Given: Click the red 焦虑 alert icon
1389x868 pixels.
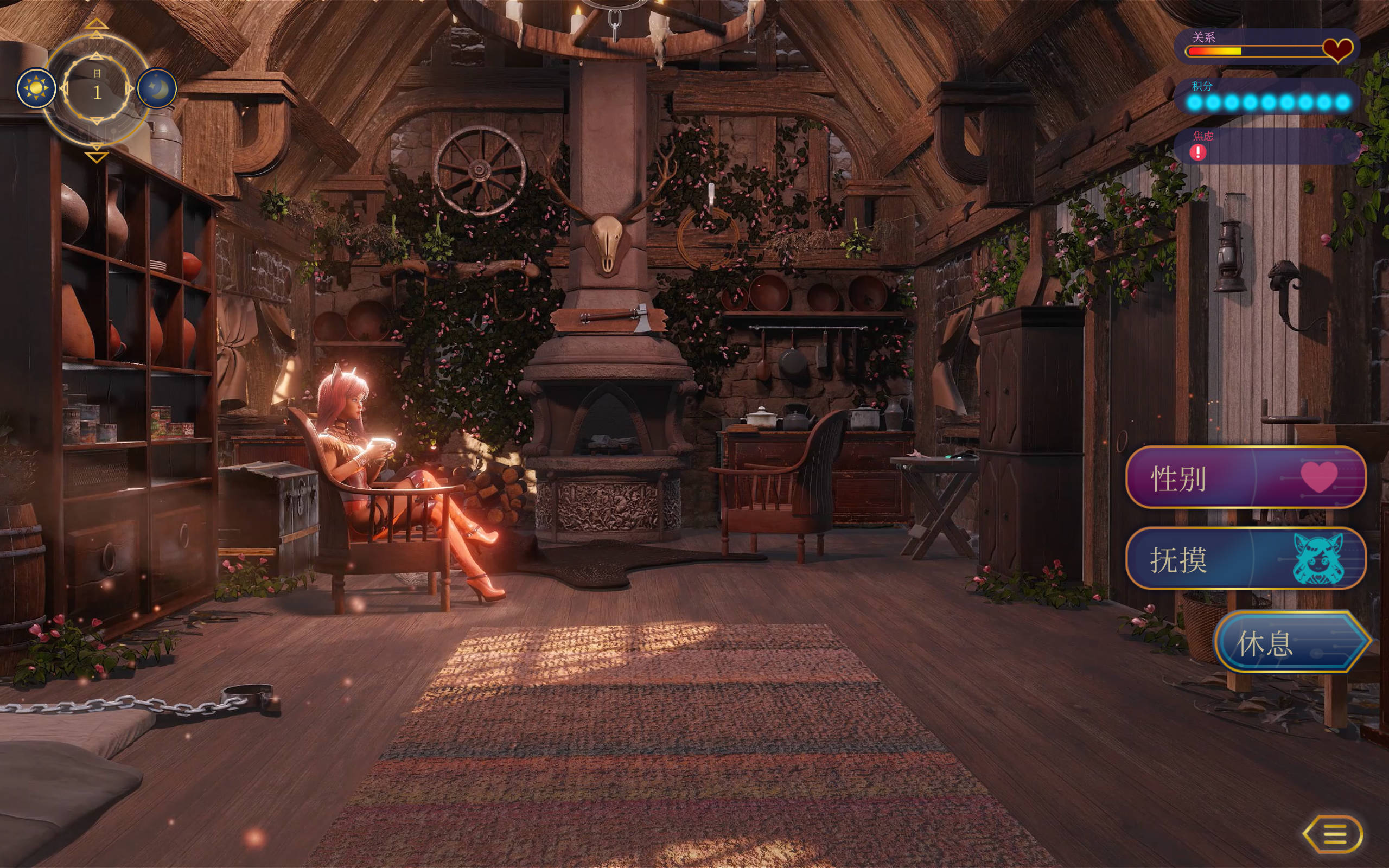Looking at the screenshot, I should pyautogui.click(x=1198, y=152).
